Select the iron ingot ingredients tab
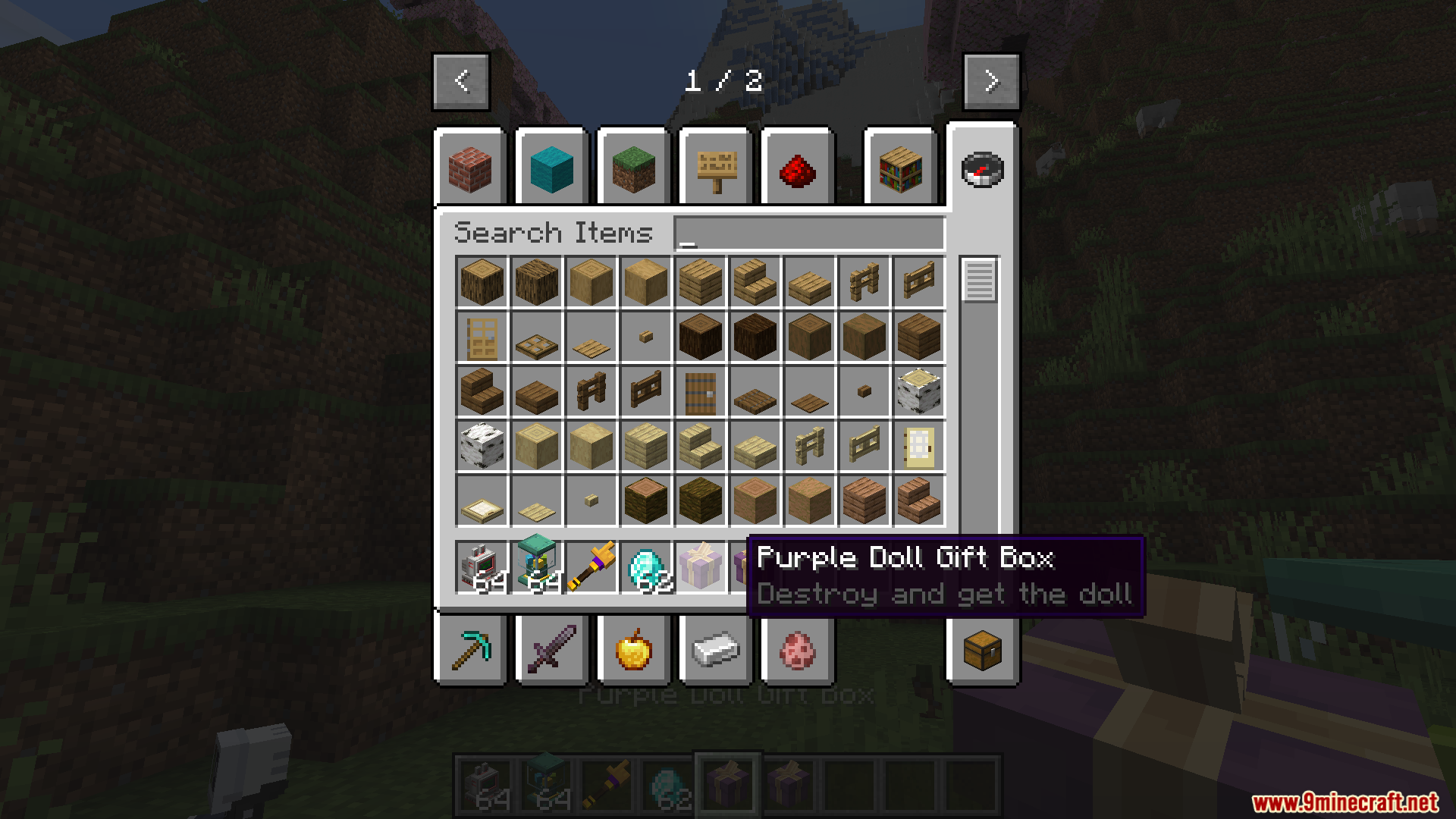This screenshot has width=1456, height=819. tap(716, 650)
